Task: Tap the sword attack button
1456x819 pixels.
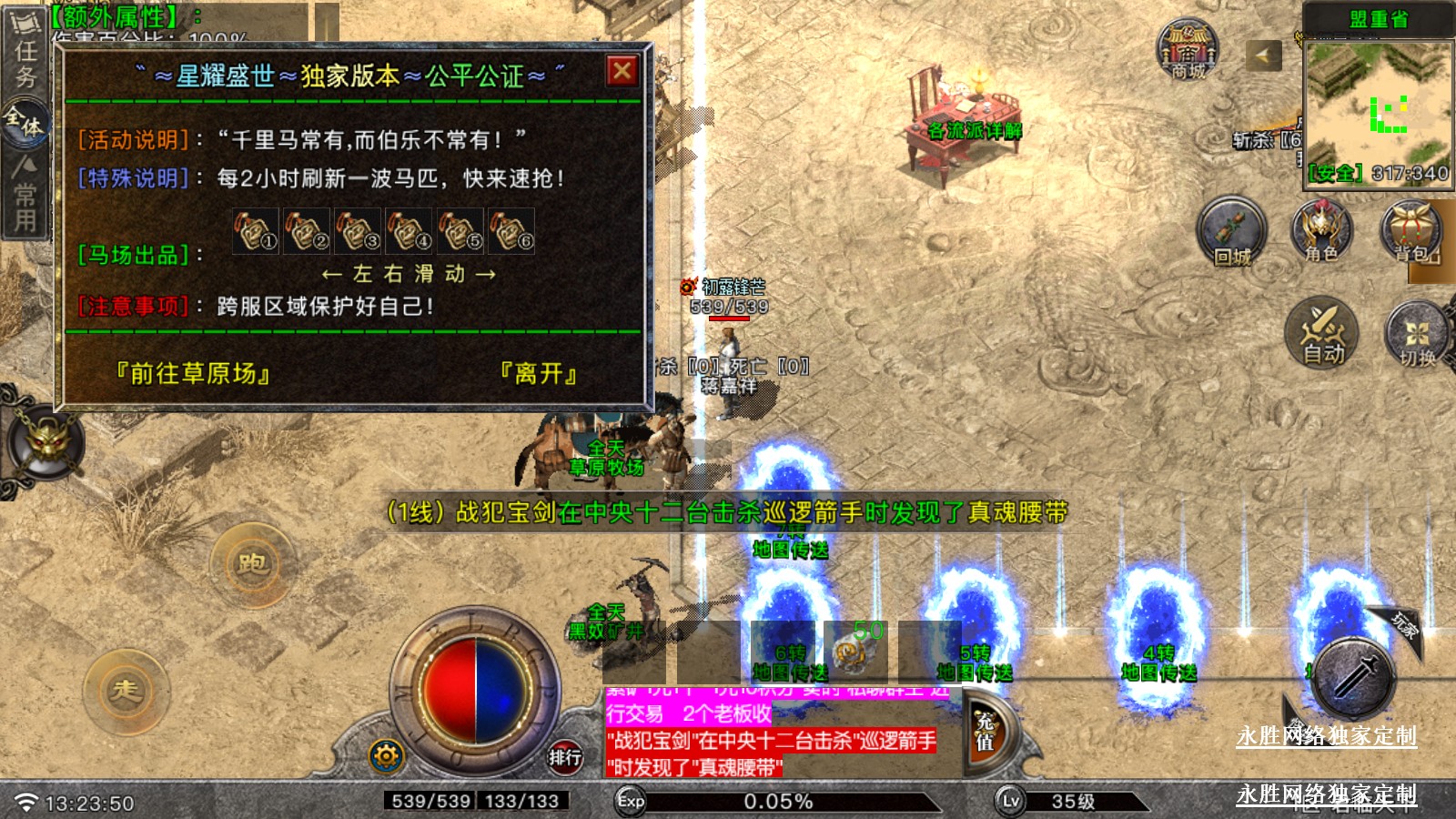Action: 1356,678
